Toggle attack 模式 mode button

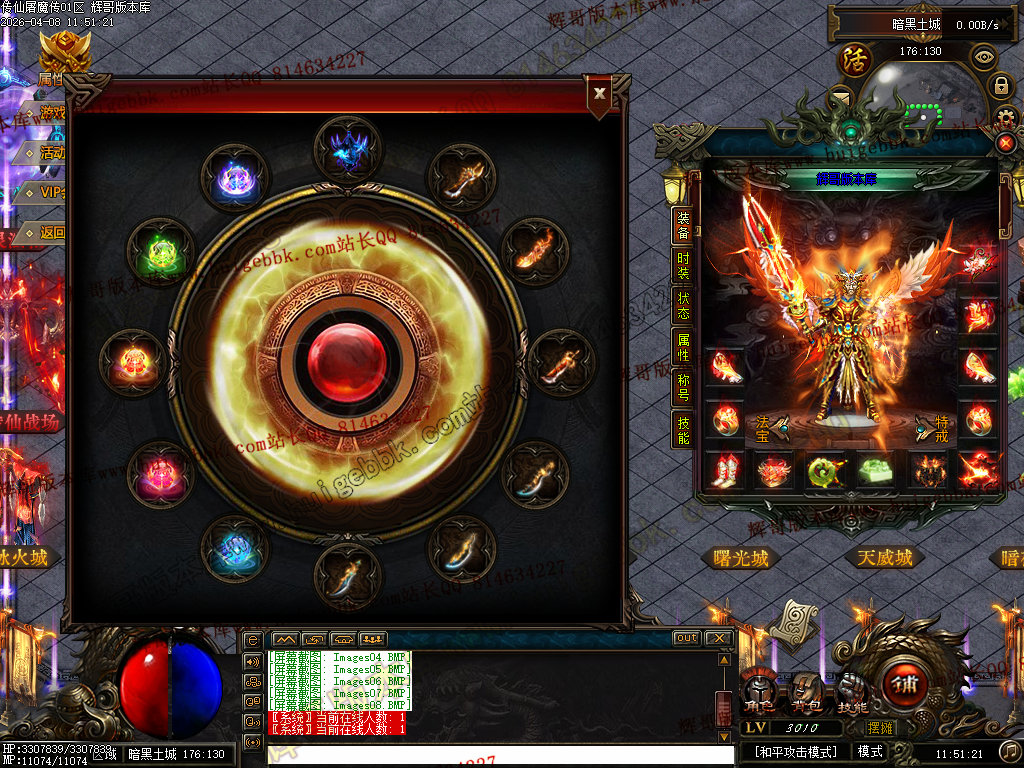[869, 751]
